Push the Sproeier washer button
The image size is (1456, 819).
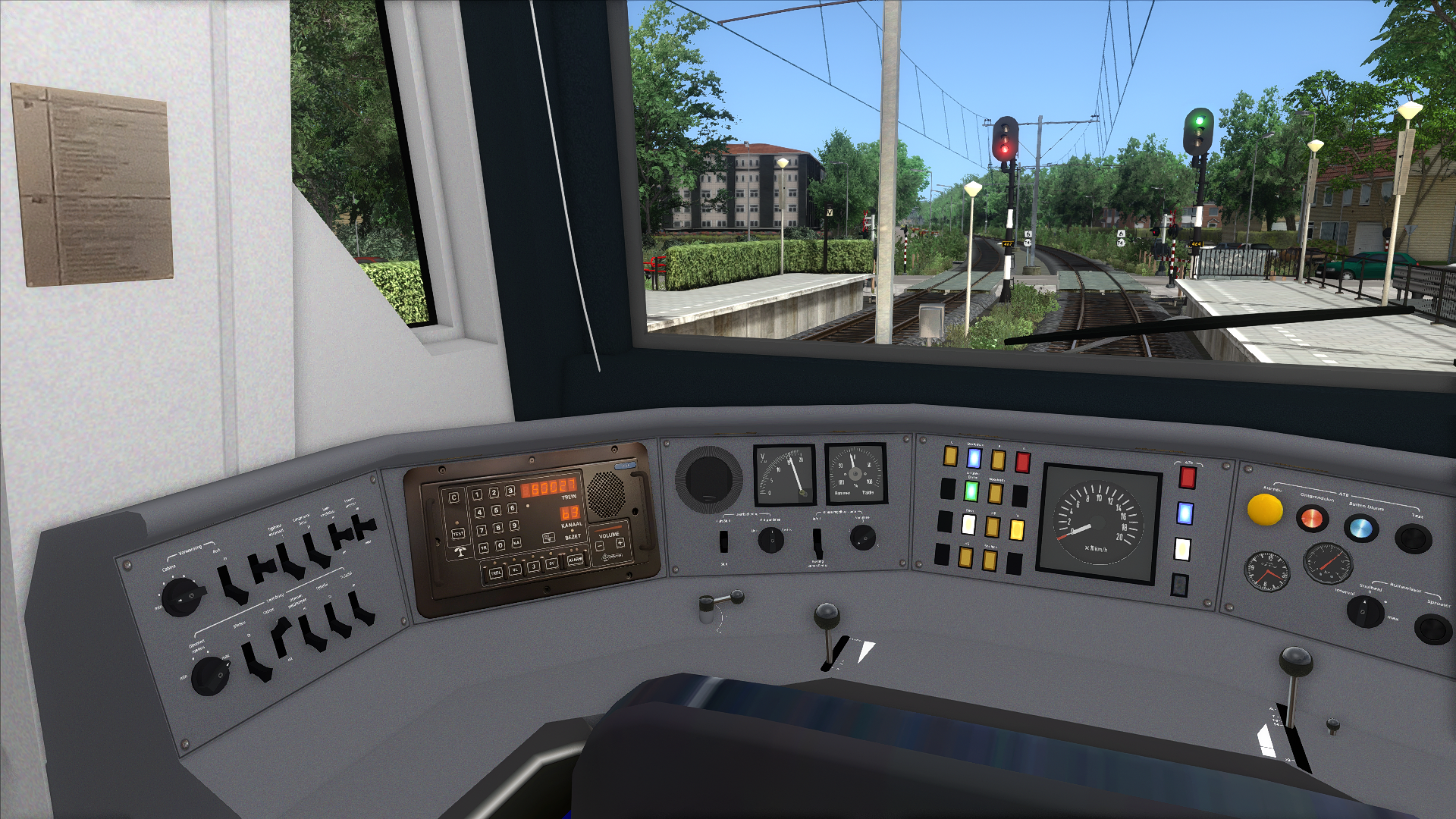point(1433,629)
